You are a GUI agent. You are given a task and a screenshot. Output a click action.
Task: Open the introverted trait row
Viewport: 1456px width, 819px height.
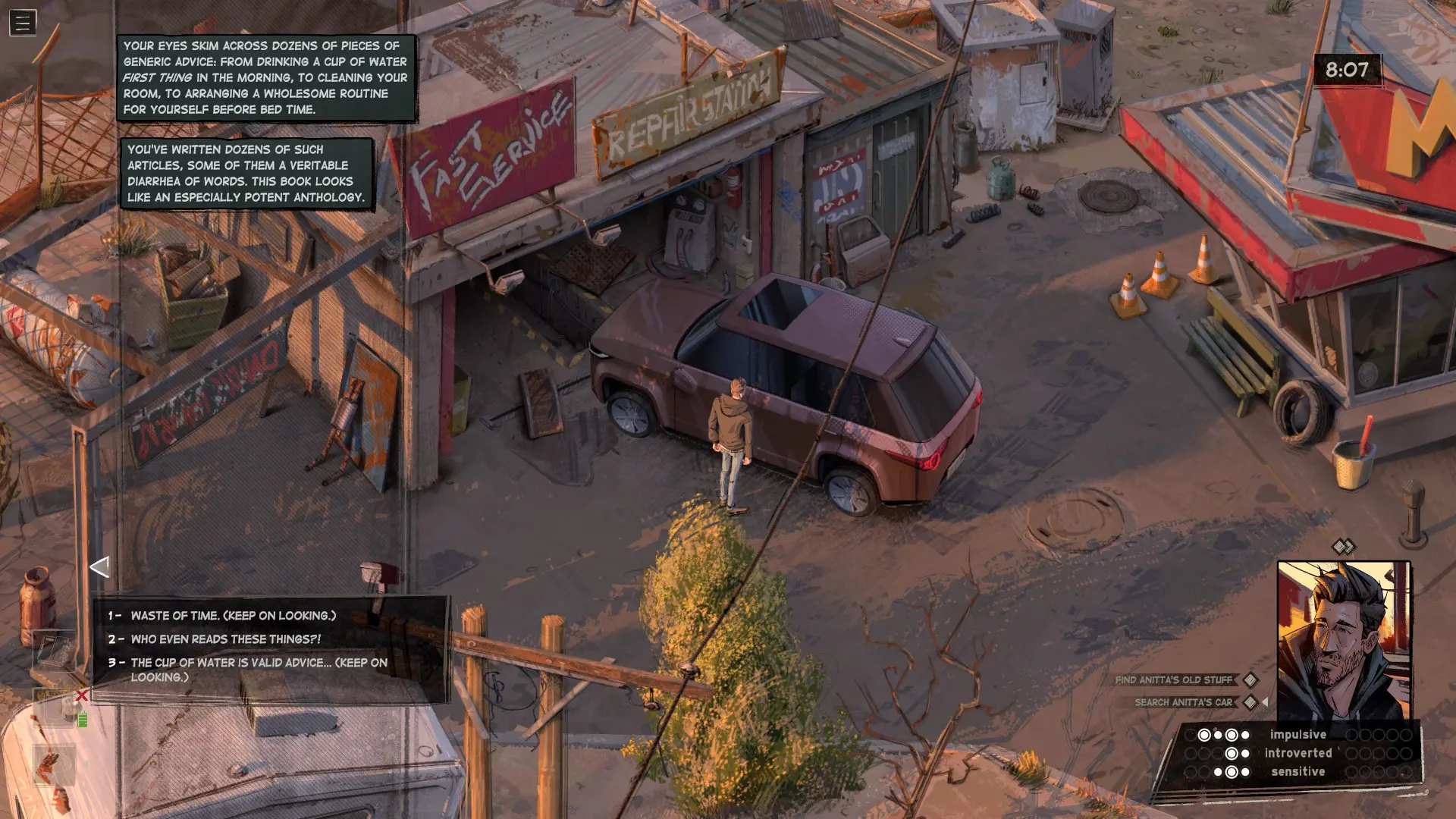tap(1298, 753)
